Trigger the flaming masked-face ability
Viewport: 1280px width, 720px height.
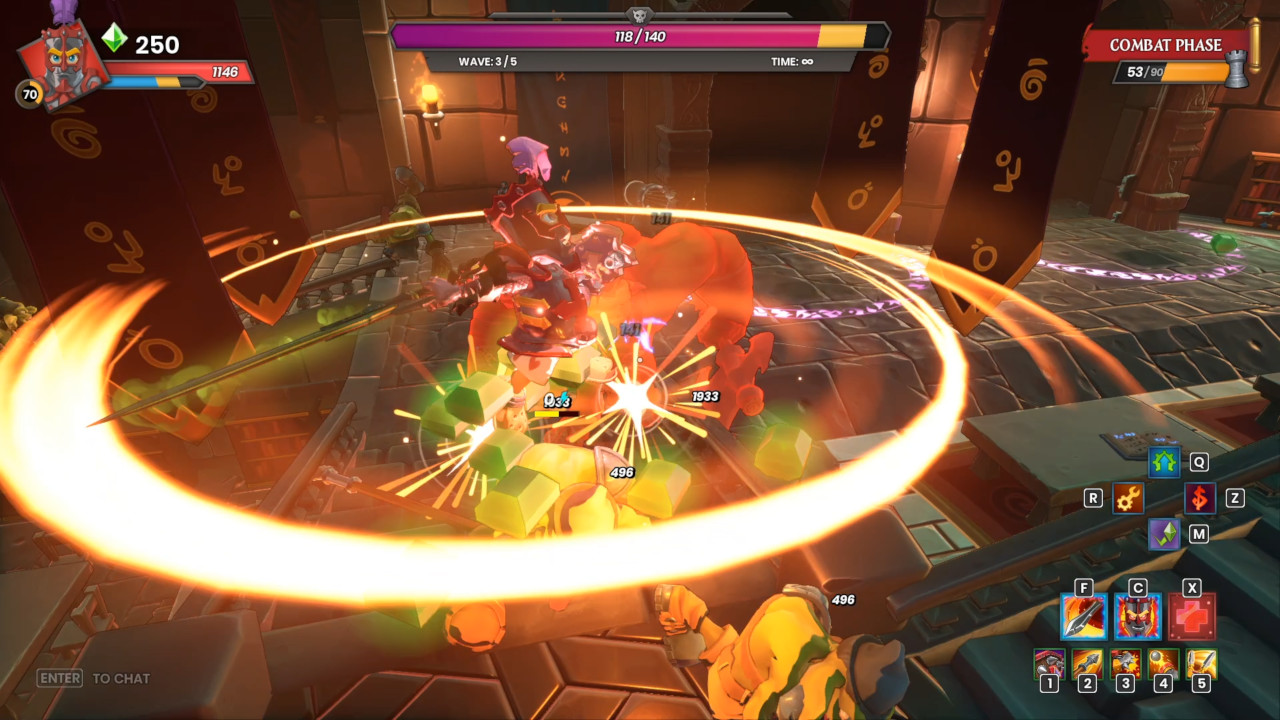(1138, 617)
